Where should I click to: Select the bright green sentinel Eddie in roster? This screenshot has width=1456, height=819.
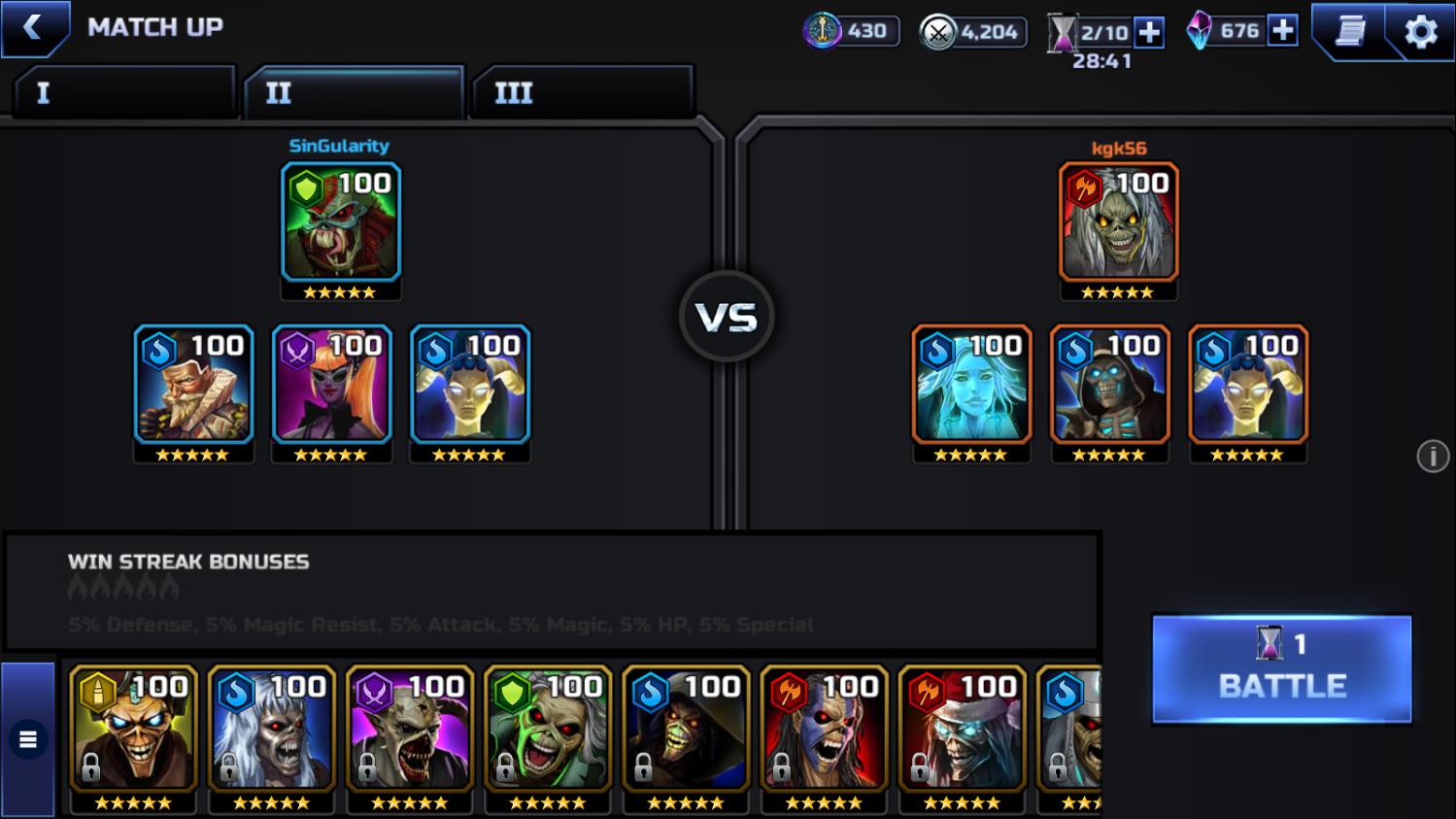[548, 729]
